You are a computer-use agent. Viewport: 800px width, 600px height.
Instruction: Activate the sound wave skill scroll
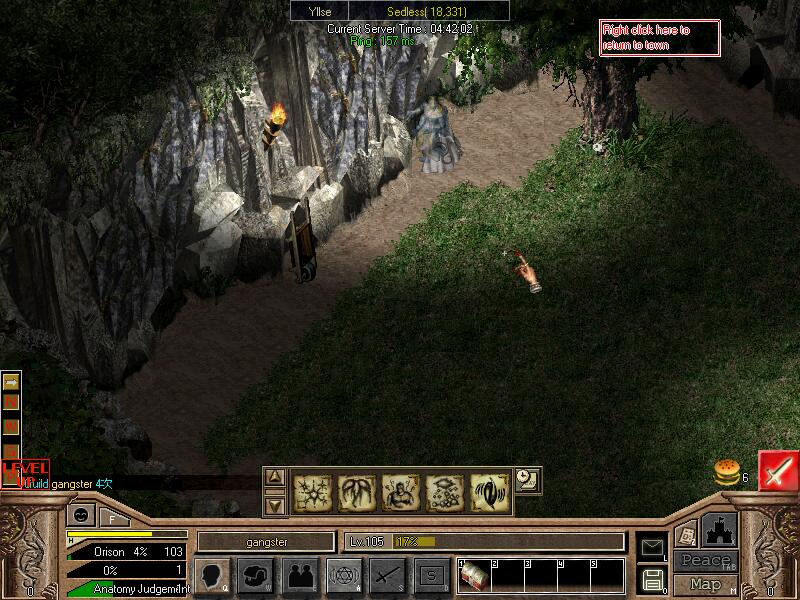[489, 493]
